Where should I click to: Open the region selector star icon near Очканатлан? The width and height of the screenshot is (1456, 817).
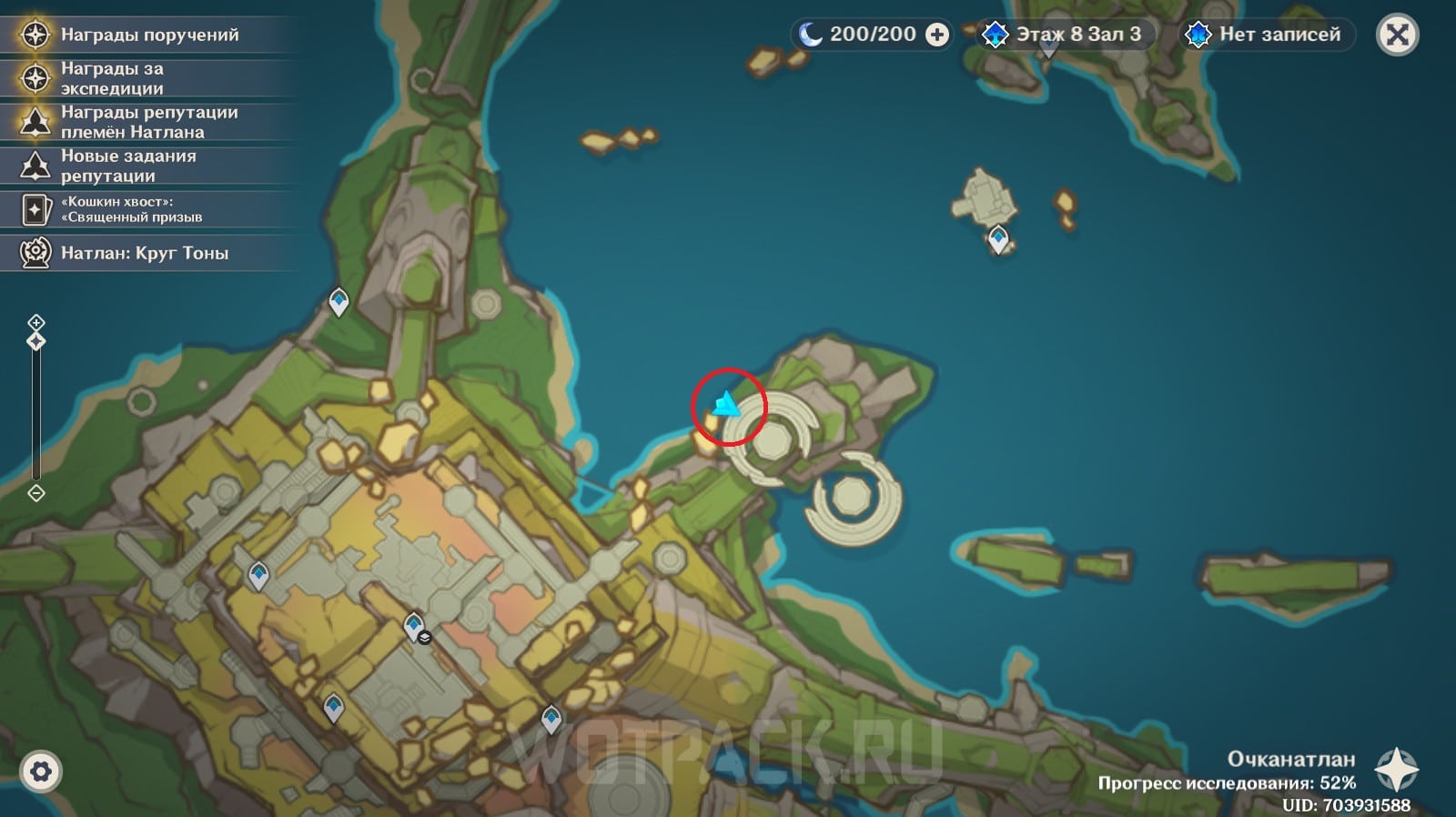click(1396, 770)
